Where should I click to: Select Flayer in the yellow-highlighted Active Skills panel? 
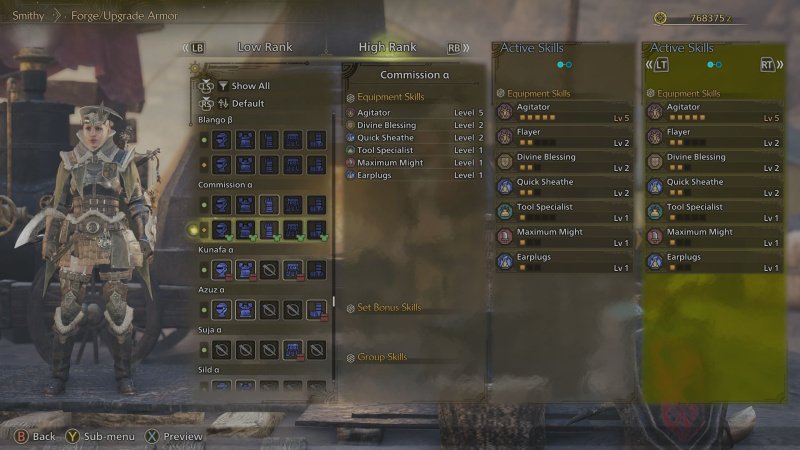678,132
